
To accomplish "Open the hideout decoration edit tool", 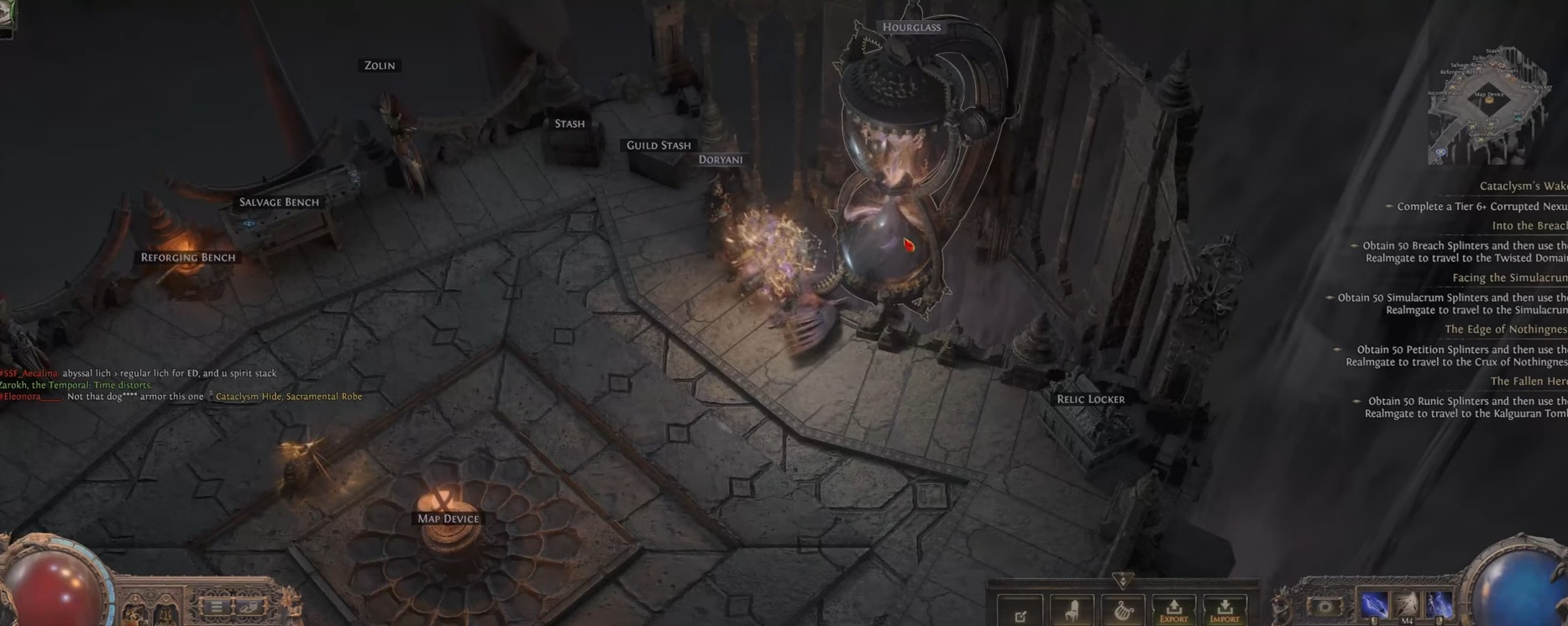I will 1020,611.
